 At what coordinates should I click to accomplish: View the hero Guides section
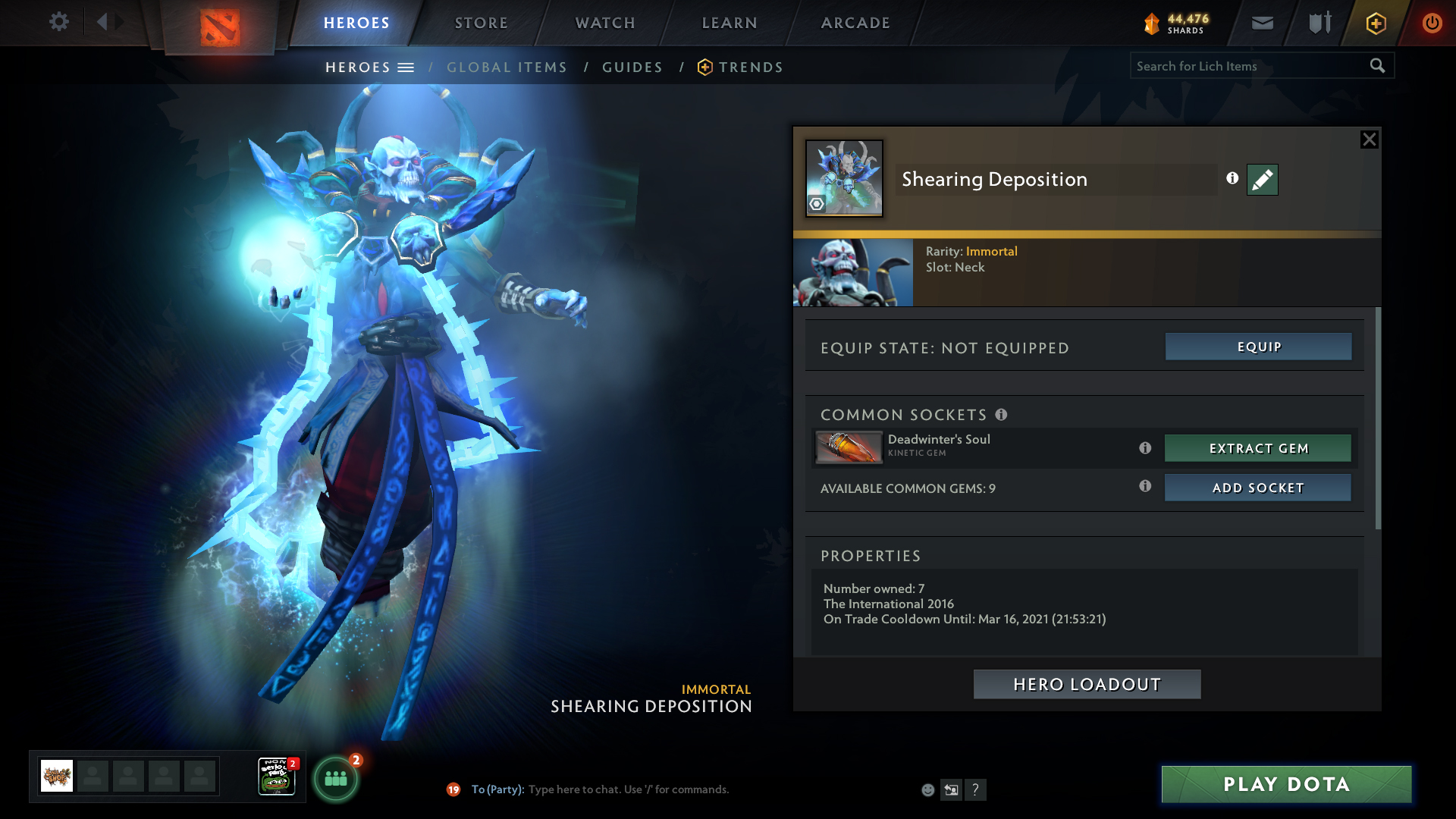click(632, 67)
